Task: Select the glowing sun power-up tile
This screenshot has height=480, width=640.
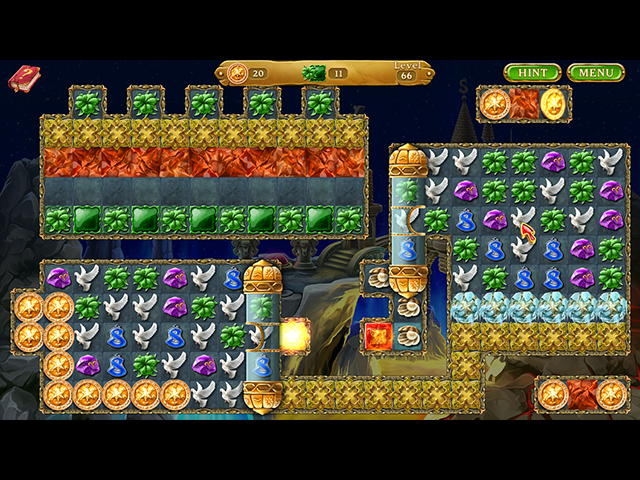Action: click(x=294, y=336)
